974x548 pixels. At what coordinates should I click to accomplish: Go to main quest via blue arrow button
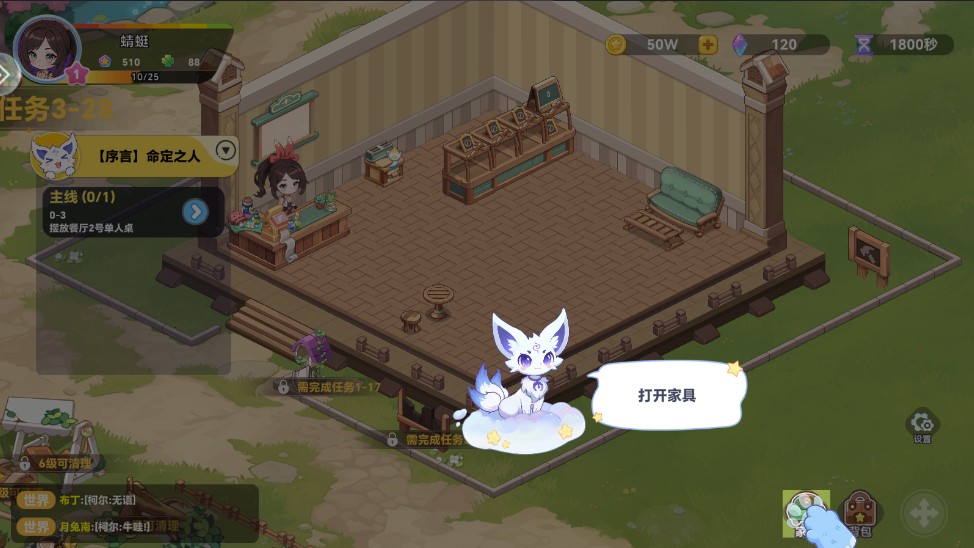point(196,211)
